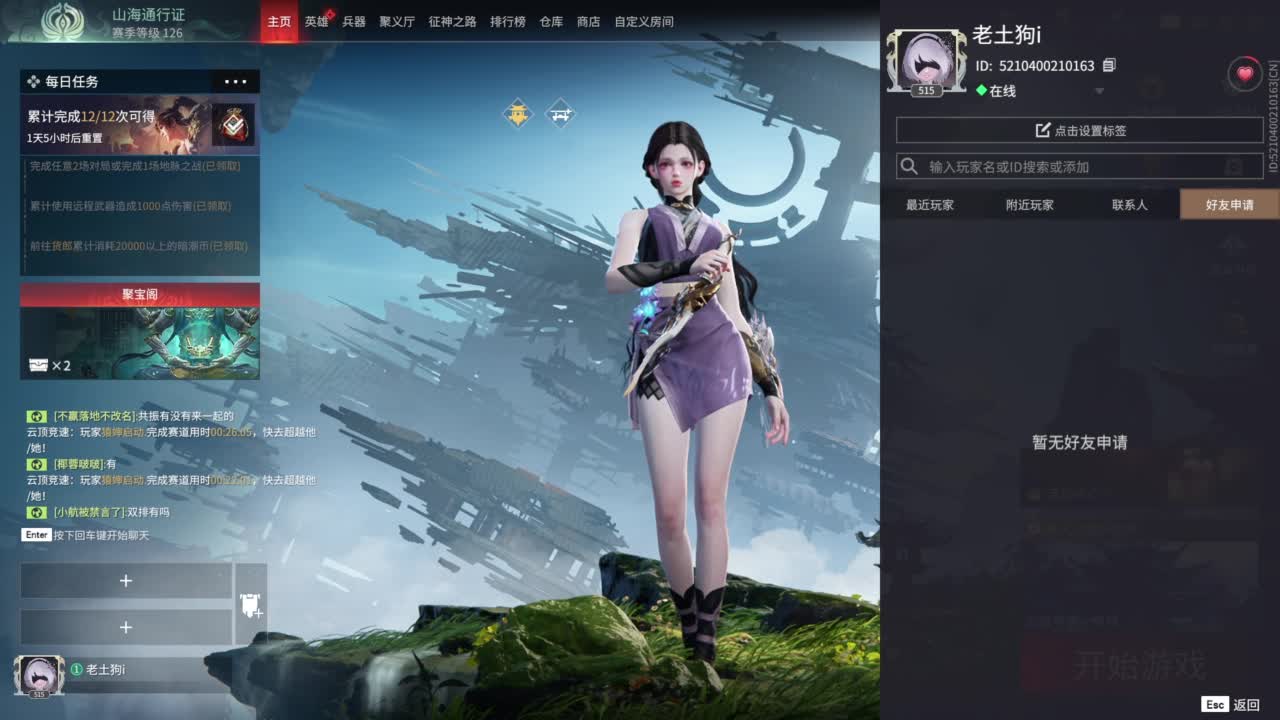Open the online status dropdown next to 在线
This screenshot has width=1280, height=720.
pos(1099,91)
